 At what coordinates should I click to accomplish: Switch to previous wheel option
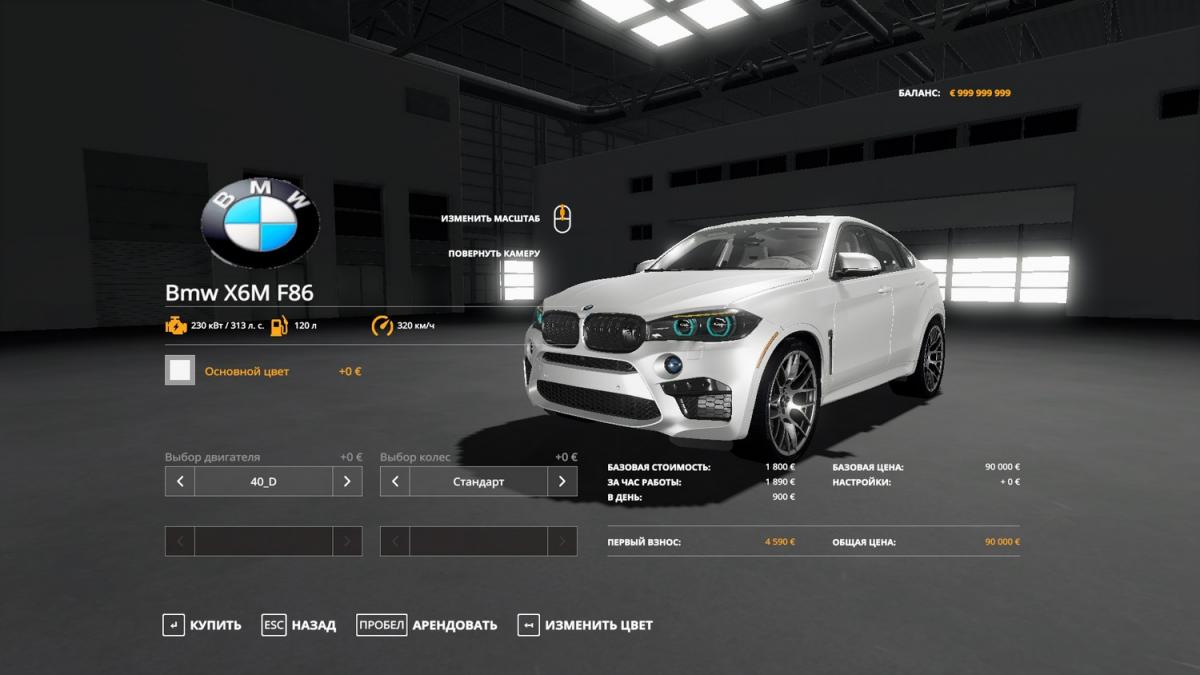click(395, 481)
